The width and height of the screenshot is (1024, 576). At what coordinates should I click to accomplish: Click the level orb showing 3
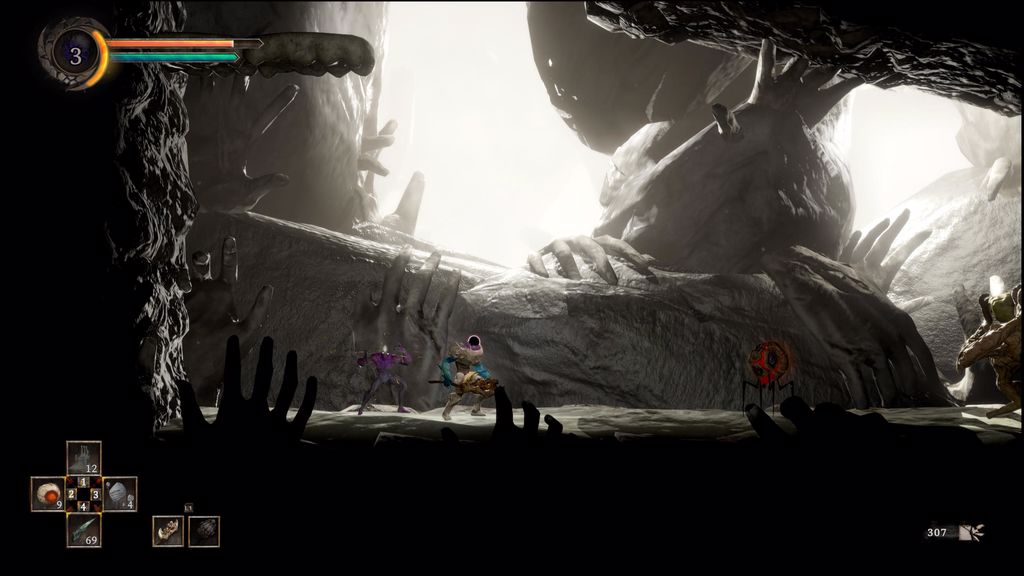point(75,55)
